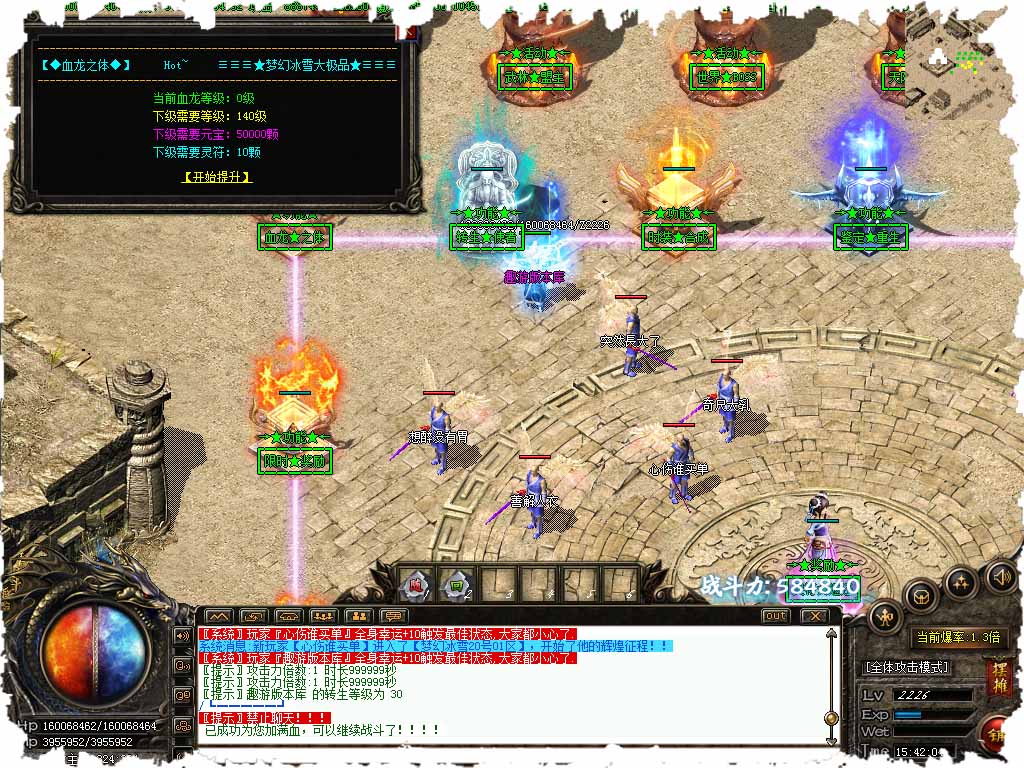Screen dimensions: 1024x768
Task: Select the mountain-icon chat tab
Action: click(219, 616)
